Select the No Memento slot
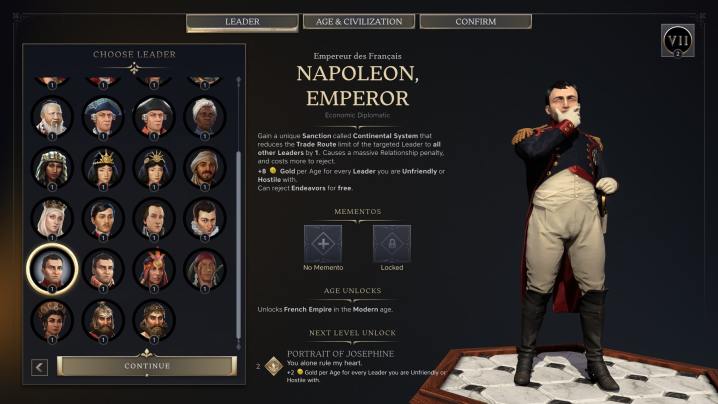 [x=323, y=244]
